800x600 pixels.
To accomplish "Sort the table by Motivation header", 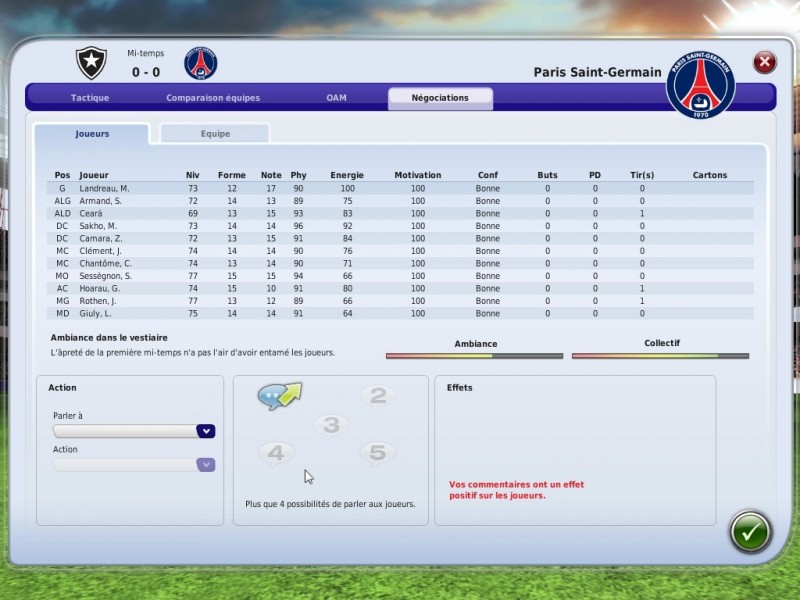I will point(417,175).
